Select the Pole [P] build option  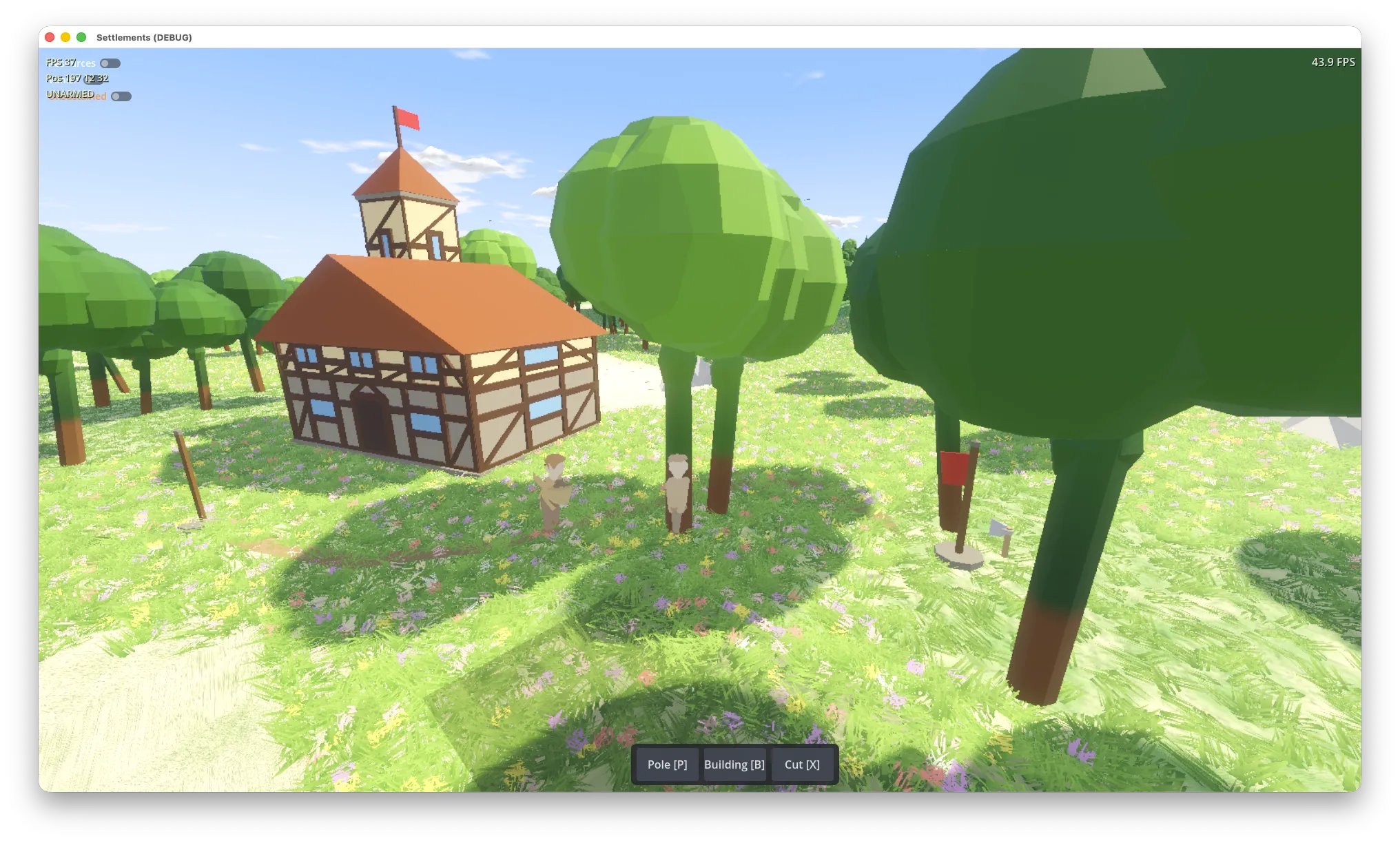tap(667, 764)
